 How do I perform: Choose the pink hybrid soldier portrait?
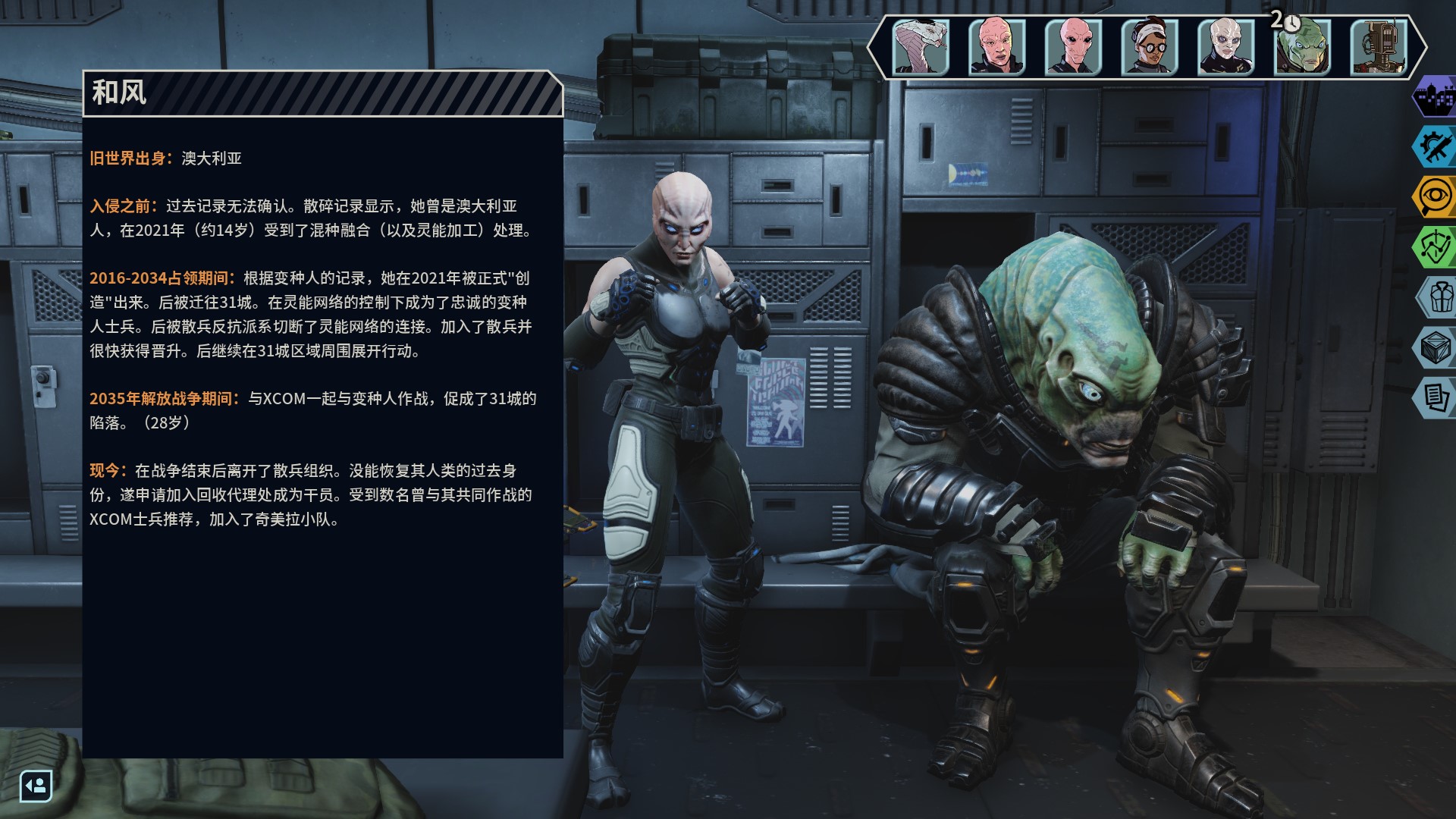996,47
